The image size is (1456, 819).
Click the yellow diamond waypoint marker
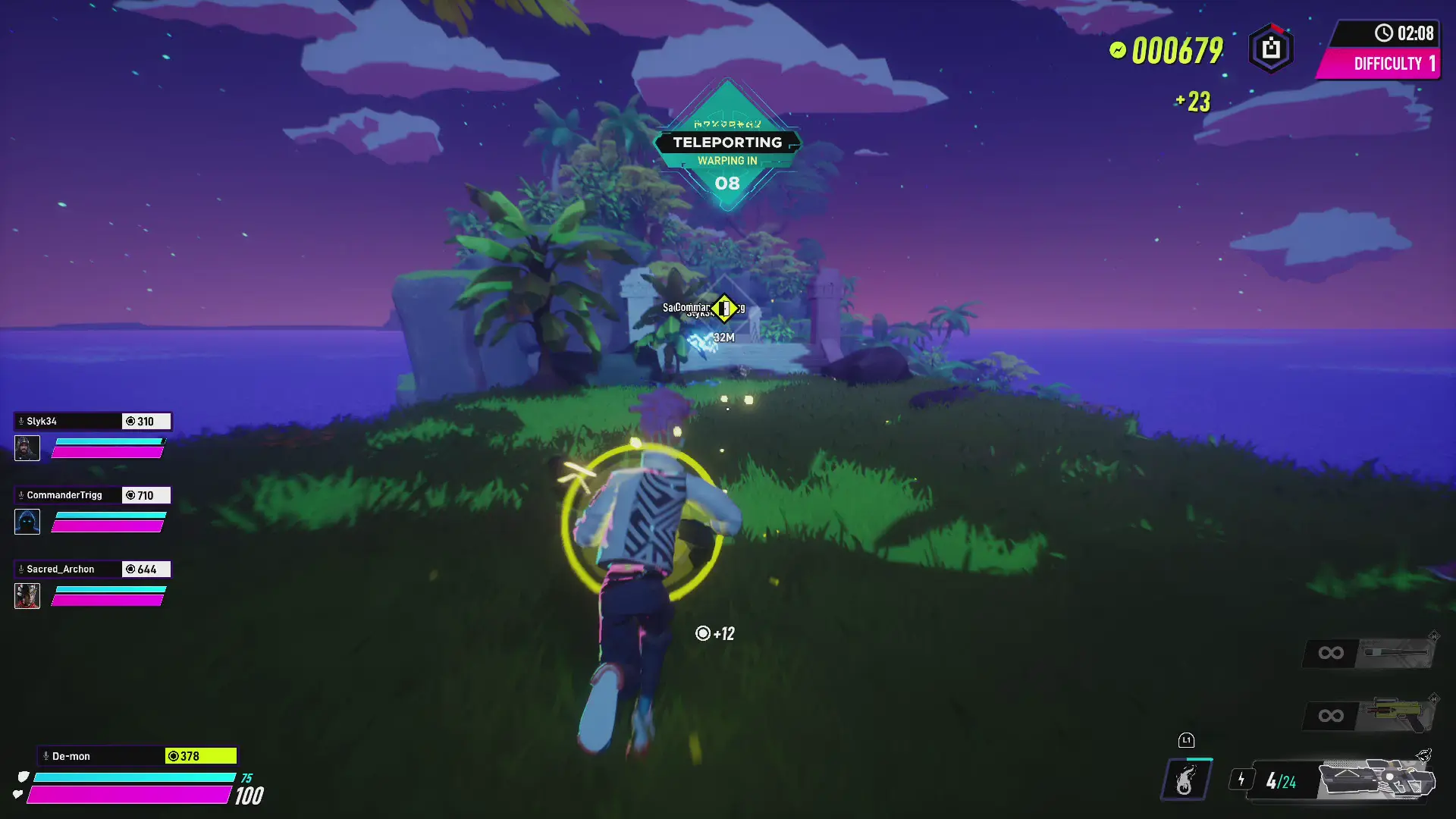pos(725,308)
